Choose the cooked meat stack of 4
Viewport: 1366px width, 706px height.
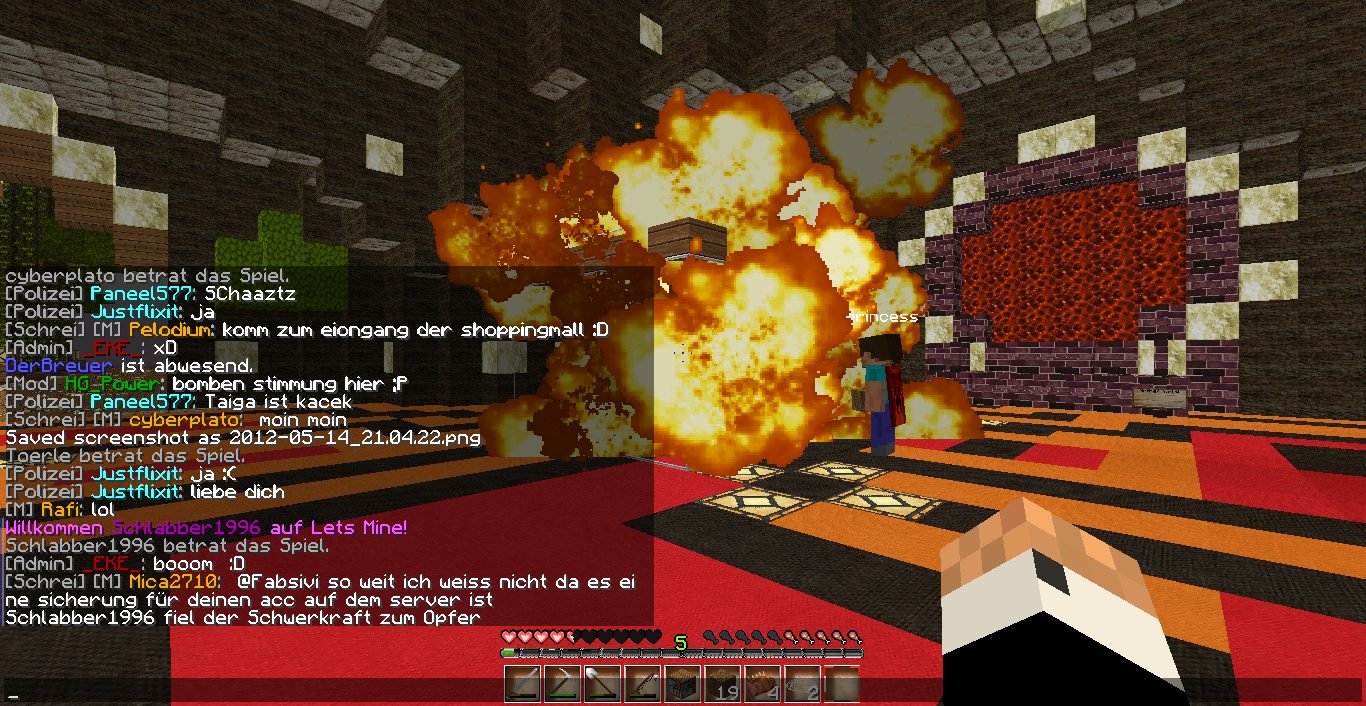(762, 685)
